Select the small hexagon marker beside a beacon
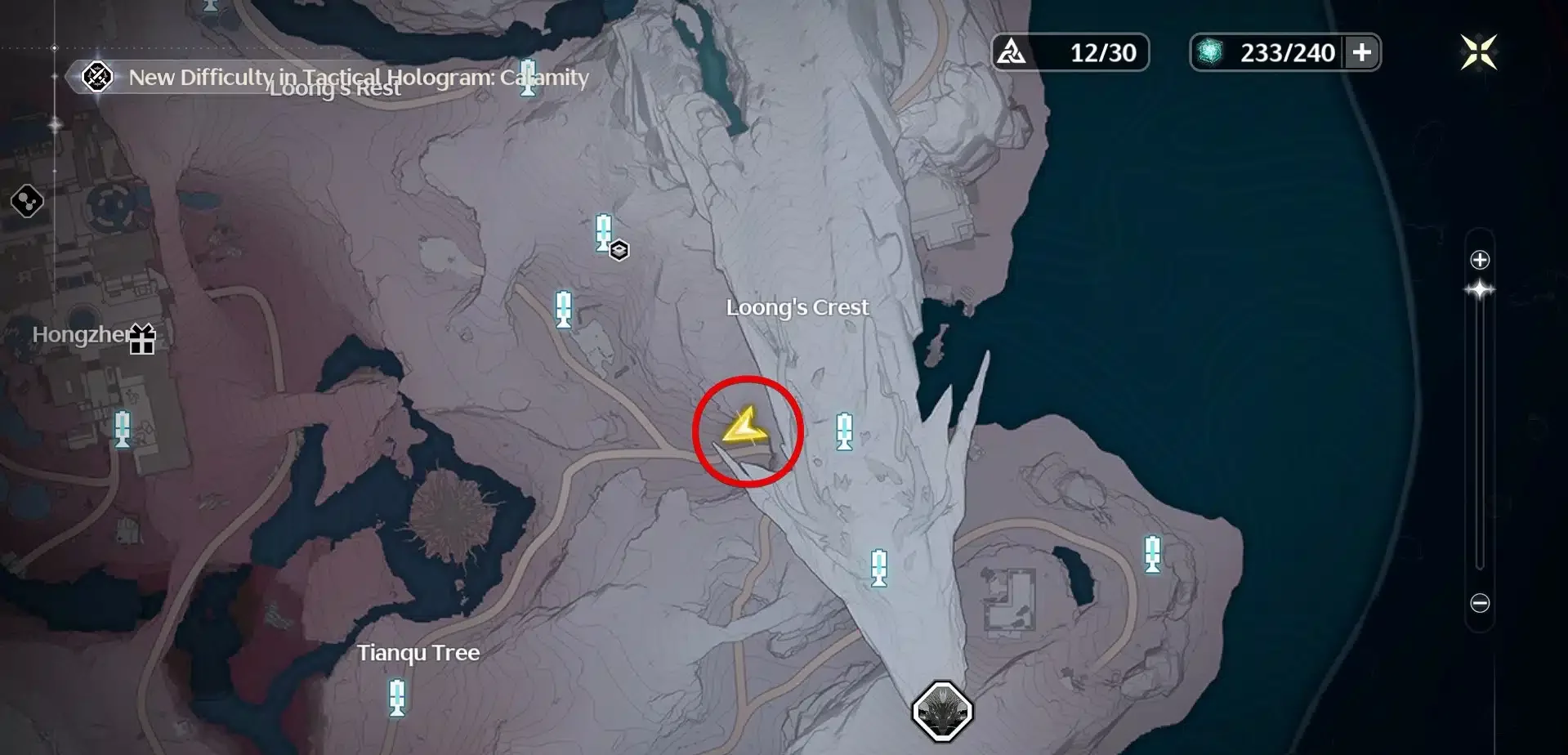The height and width of the screenshot is (755, 1568). 619,250
